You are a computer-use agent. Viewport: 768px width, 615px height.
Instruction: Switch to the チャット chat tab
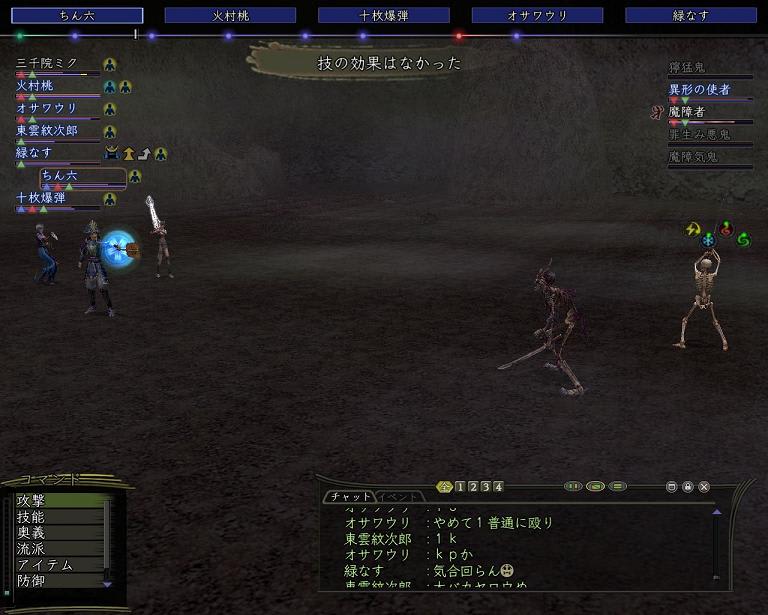pos(348,497)
